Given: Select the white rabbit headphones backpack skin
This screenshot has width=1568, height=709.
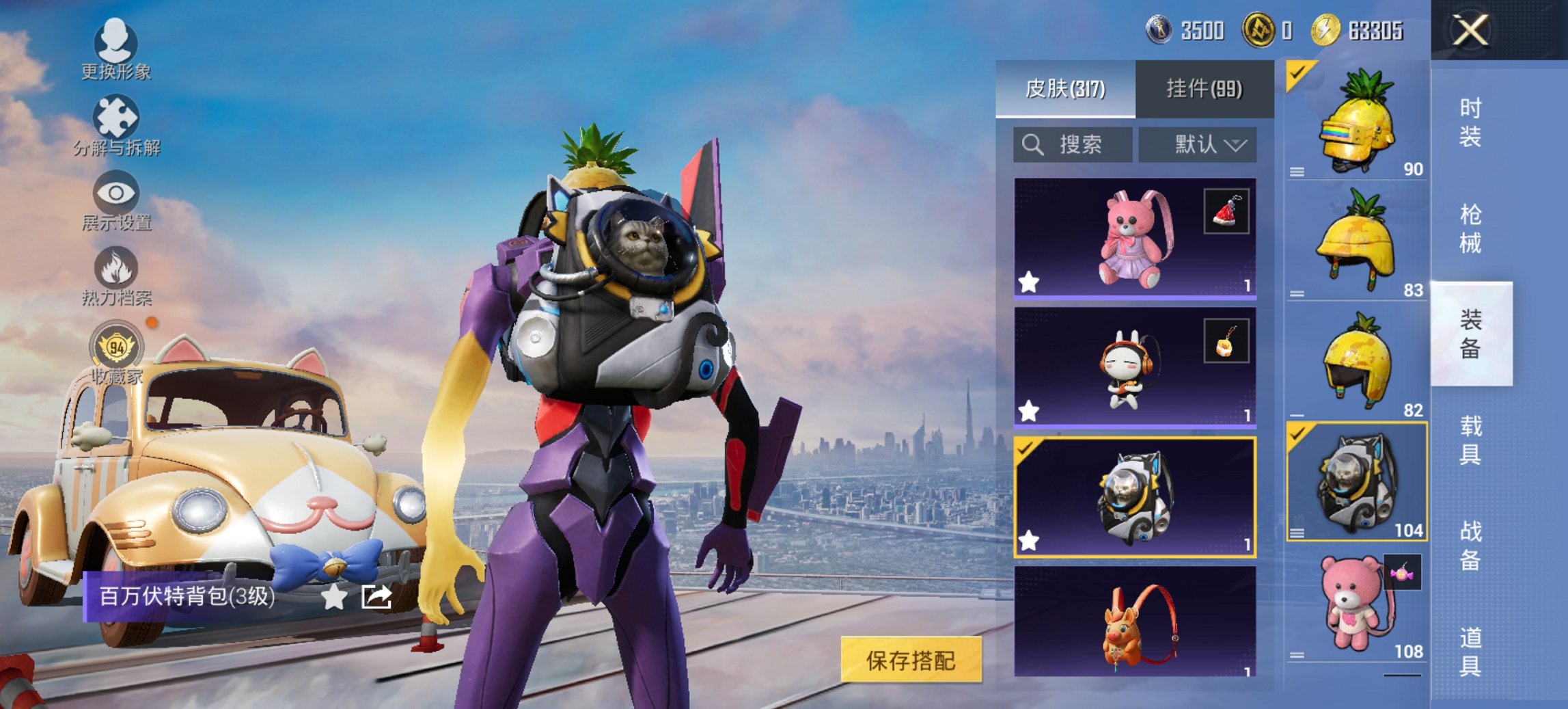Looking at the screenshot, I should pyautogui.click(x=1134, y=367).
